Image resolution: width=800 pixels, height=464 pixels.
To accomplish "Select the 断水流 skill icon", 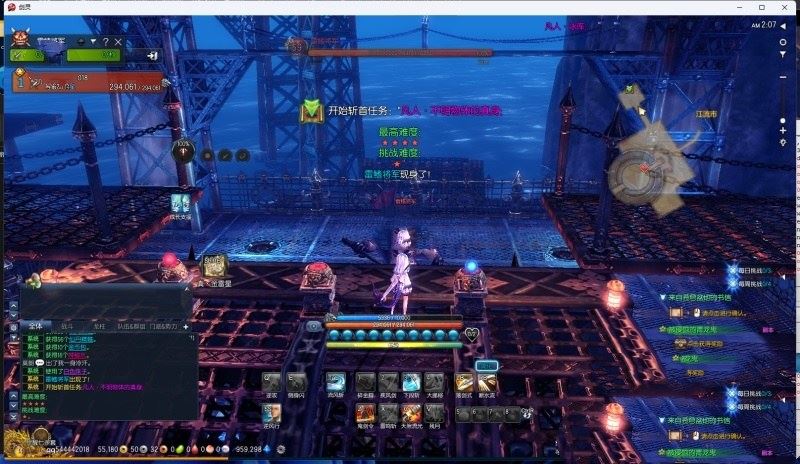I will 487,383.
